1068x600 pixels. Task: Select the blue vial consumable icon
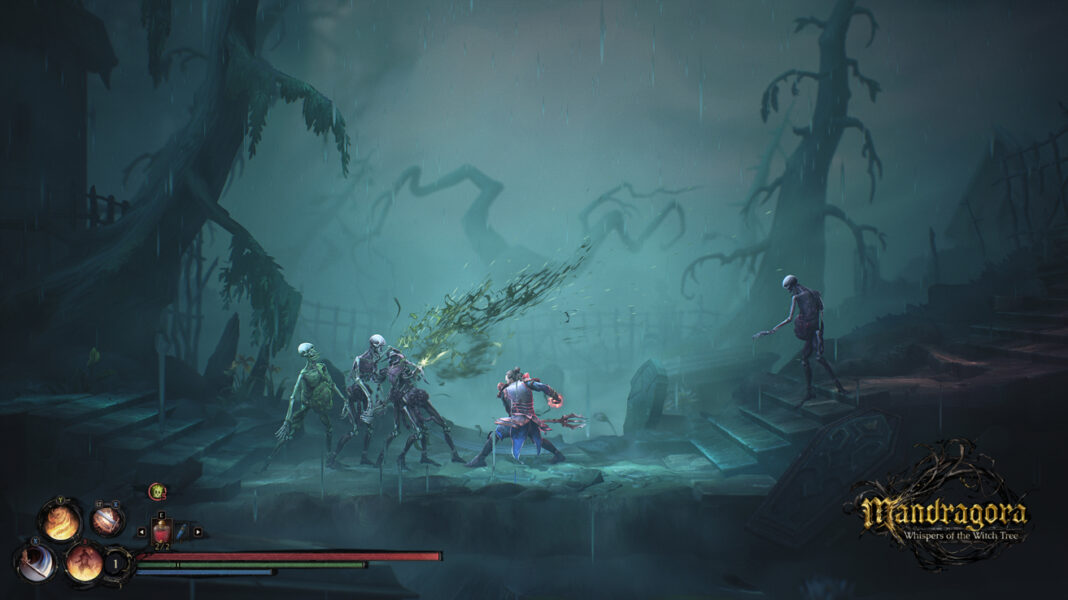tap(180, 531)
